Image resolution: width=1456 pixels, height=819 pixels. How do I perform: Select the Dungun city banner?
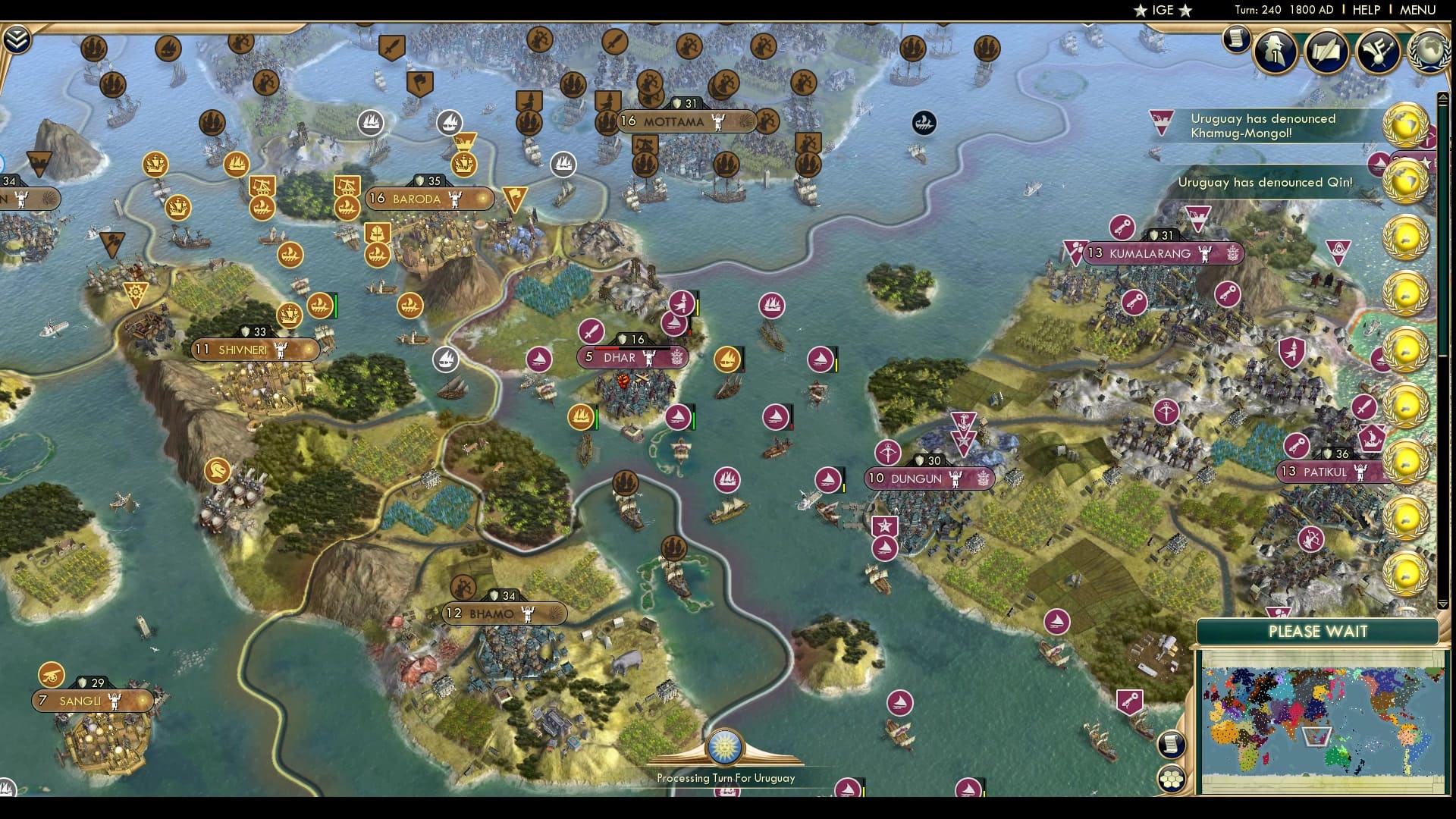[927, 479]
